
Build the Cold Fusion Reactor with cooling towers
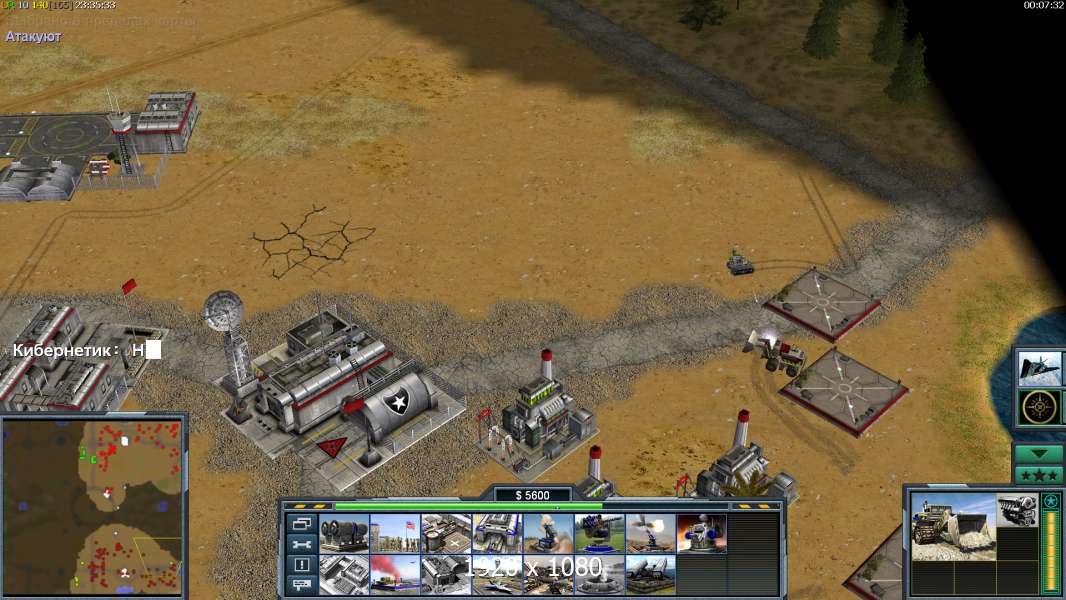(344, 534)
